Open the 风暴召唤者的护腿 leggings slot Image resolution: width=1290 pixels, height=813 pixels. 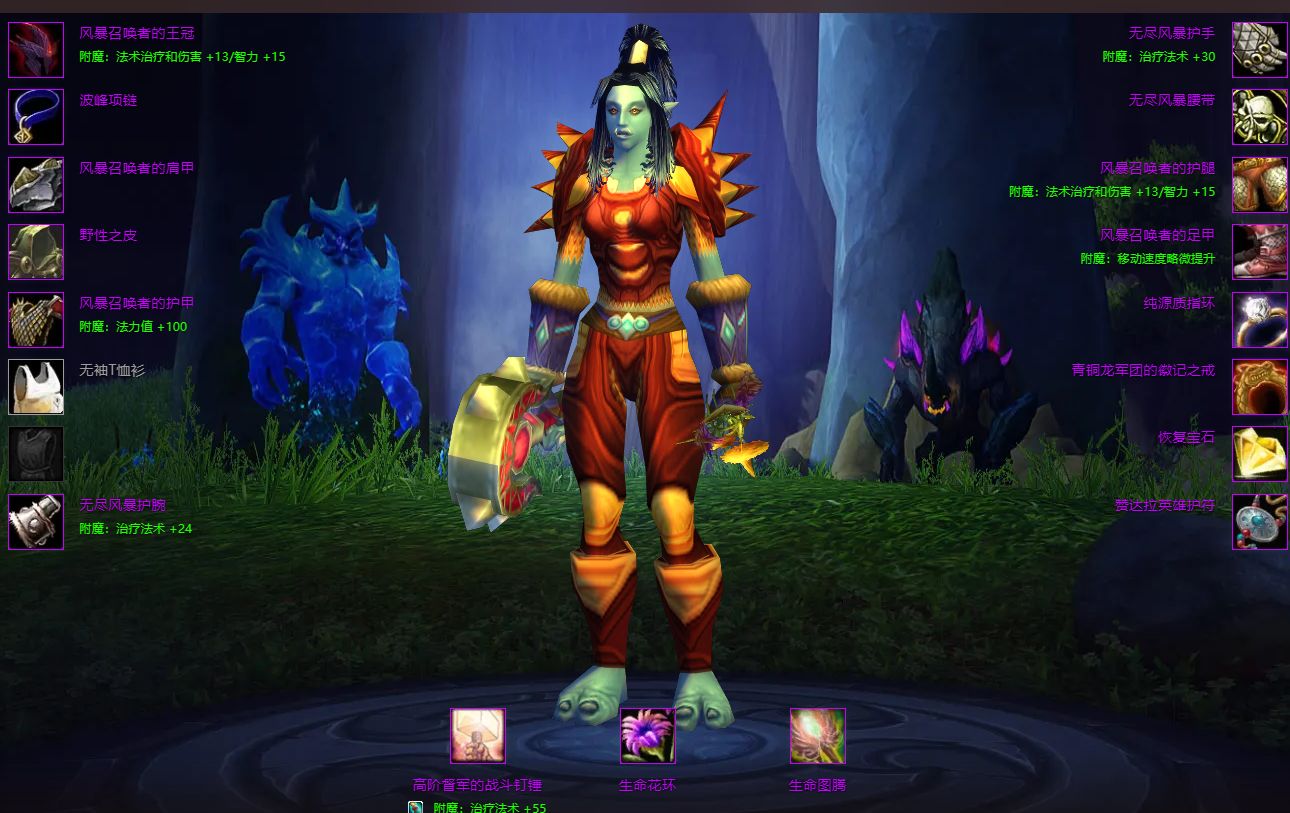1260,185
